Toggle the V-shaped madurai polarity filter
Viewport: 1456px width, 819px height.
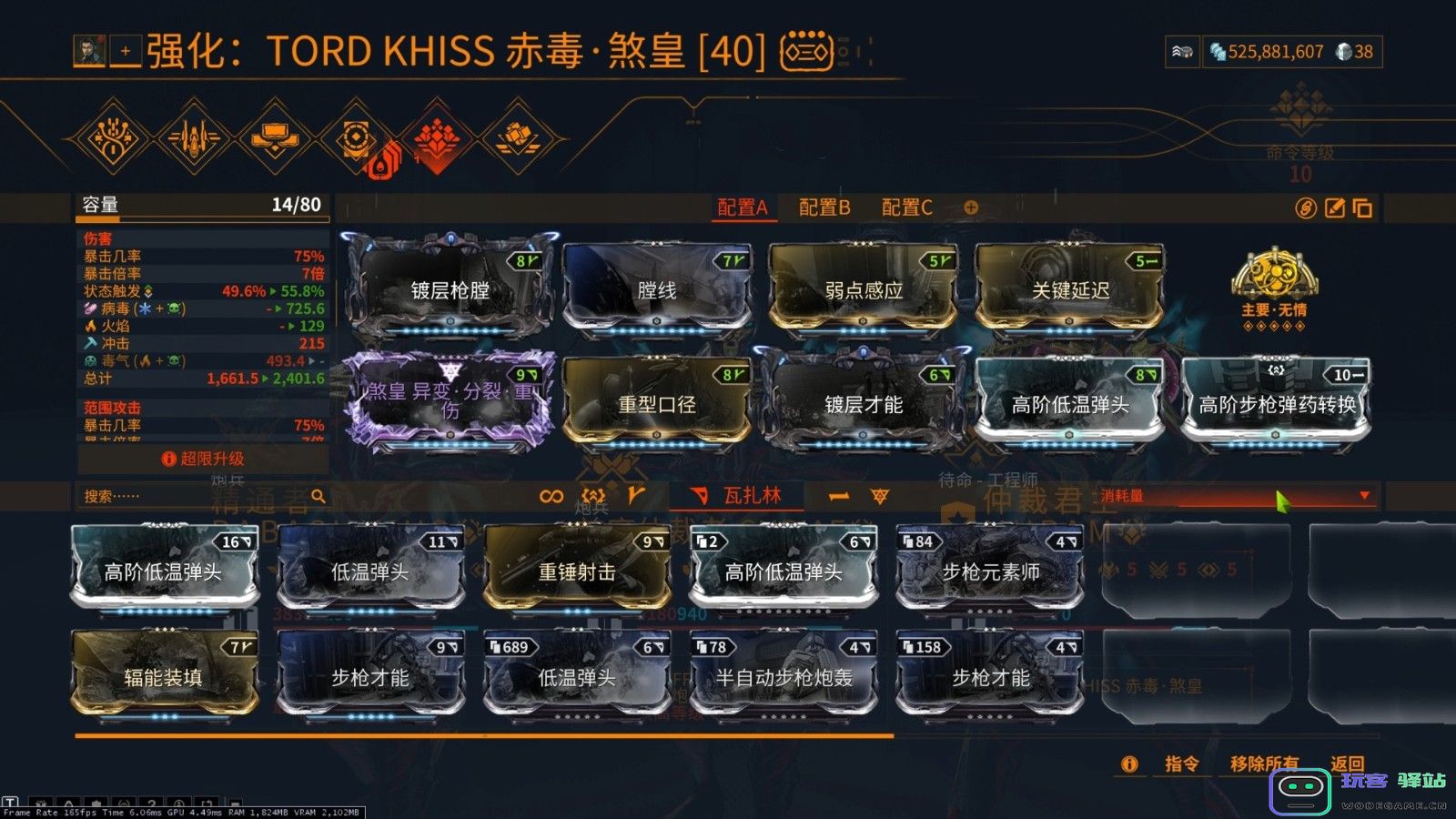point(637,493)
